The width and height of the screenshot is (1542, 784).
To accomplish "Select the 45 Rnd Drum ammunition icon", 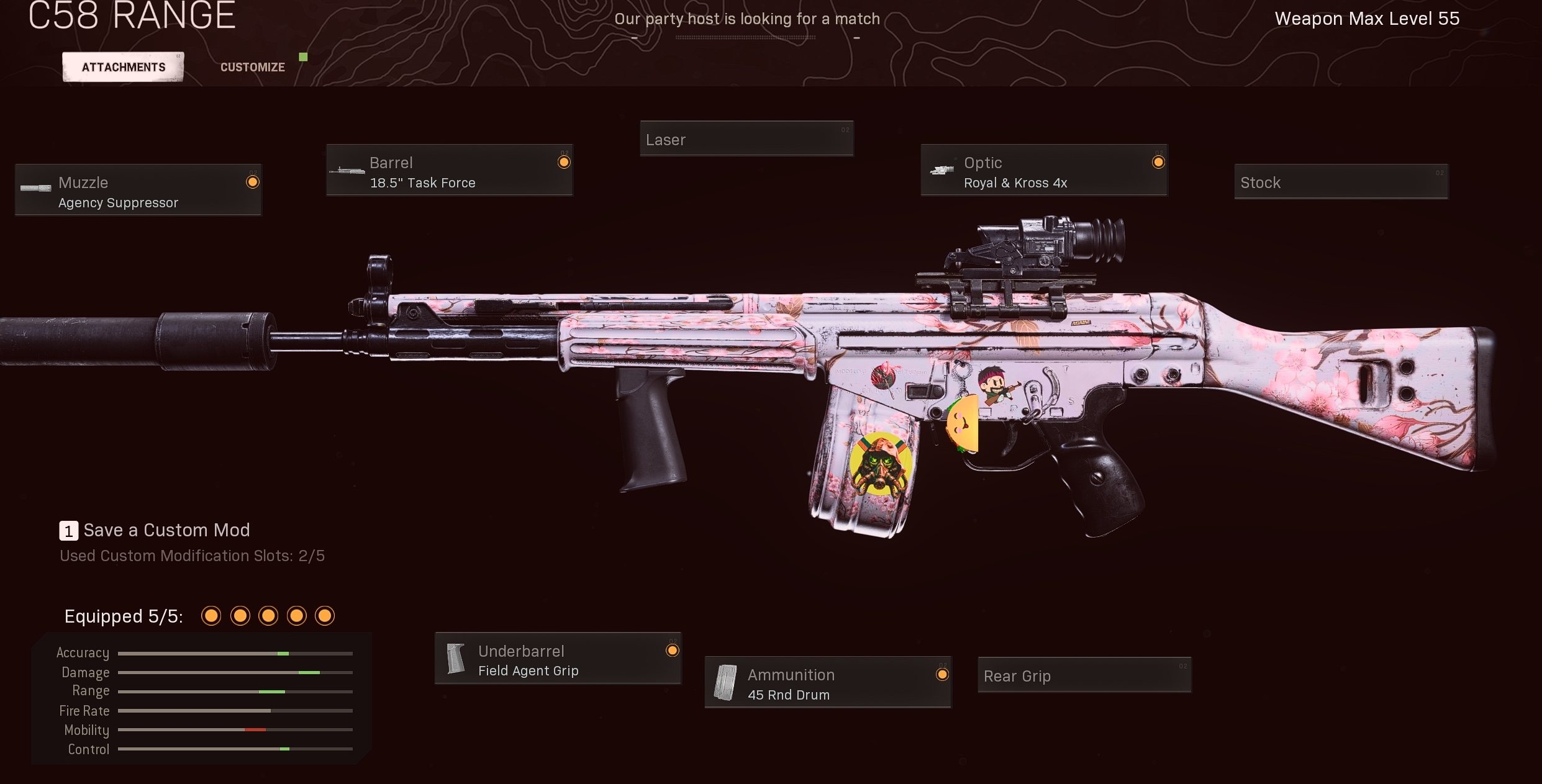I will pos(727,683).
